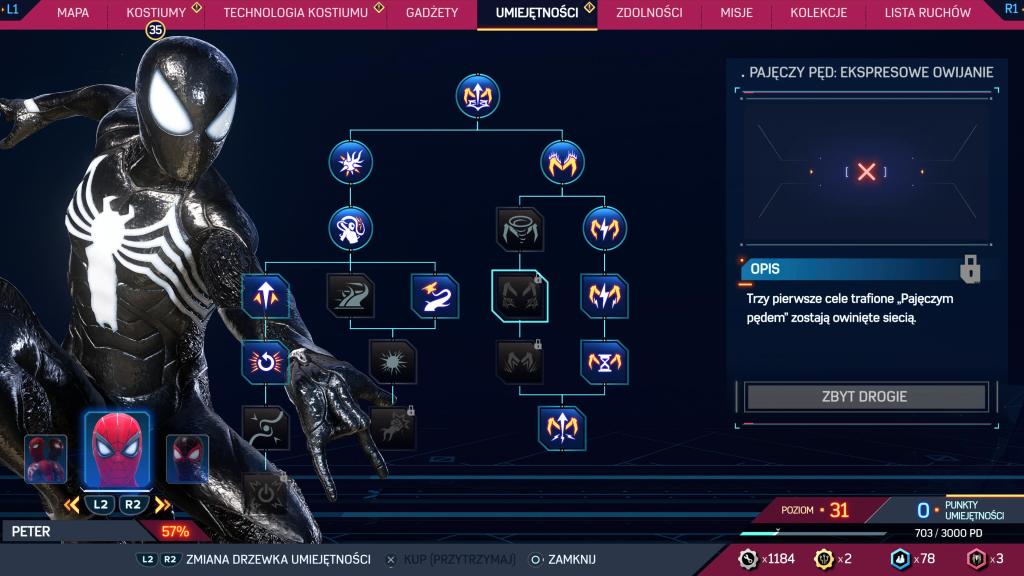
Task: Choose the tornado web skill node
Action: [520, 228]
